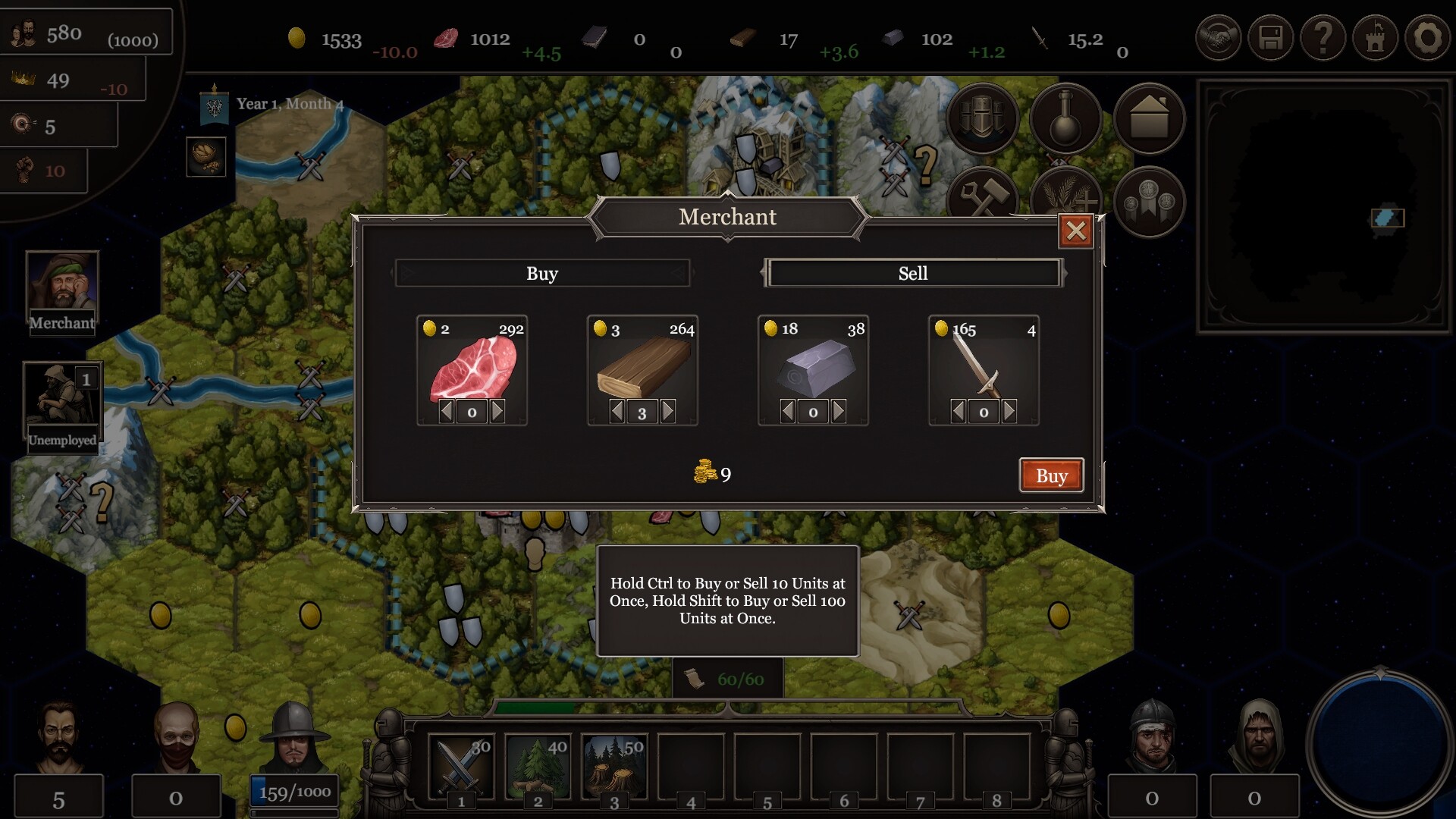The height and width of the screenshot is (819, 1456).
Task: Switch to the Sell tab
Action: click(913, 273)
